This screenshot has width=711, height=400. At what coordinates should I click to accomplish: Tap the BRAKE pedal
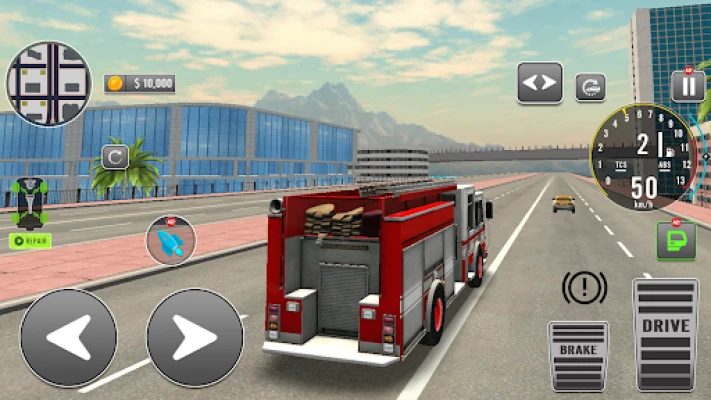578,355
